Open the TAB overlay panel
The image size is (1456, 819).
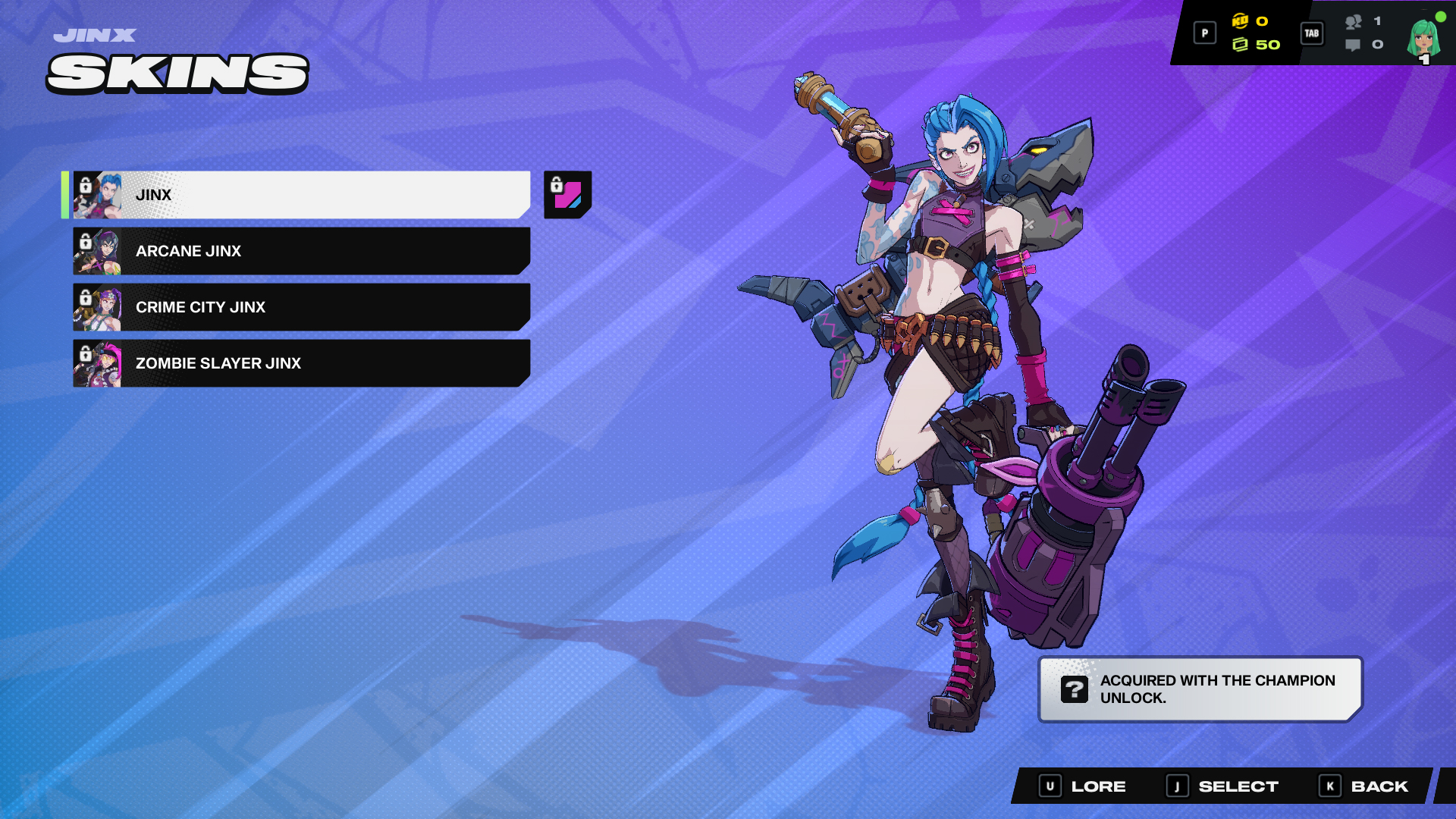click(1312, 33)
